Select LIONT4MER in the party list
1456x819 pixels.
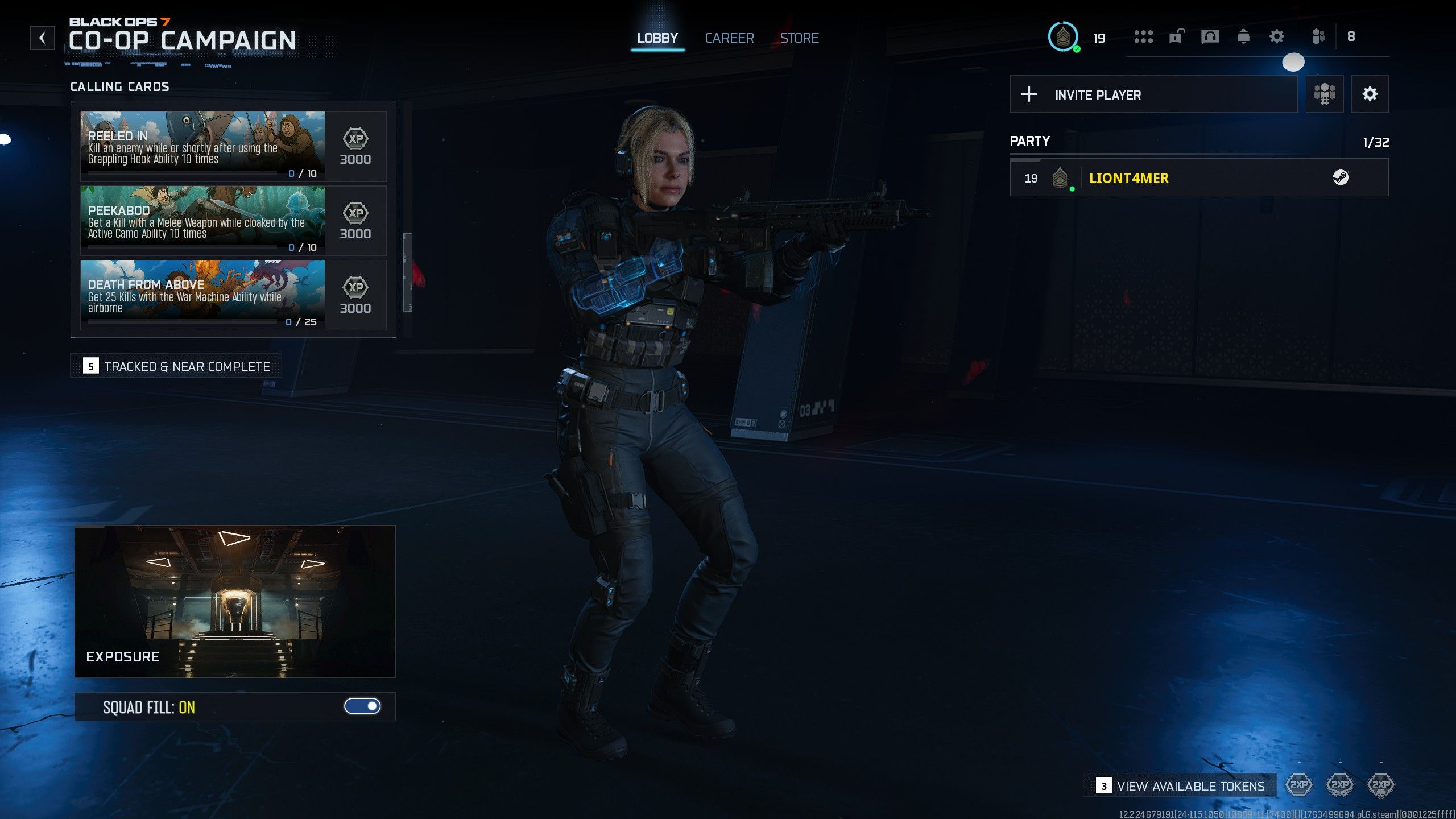click(1199, 178)
